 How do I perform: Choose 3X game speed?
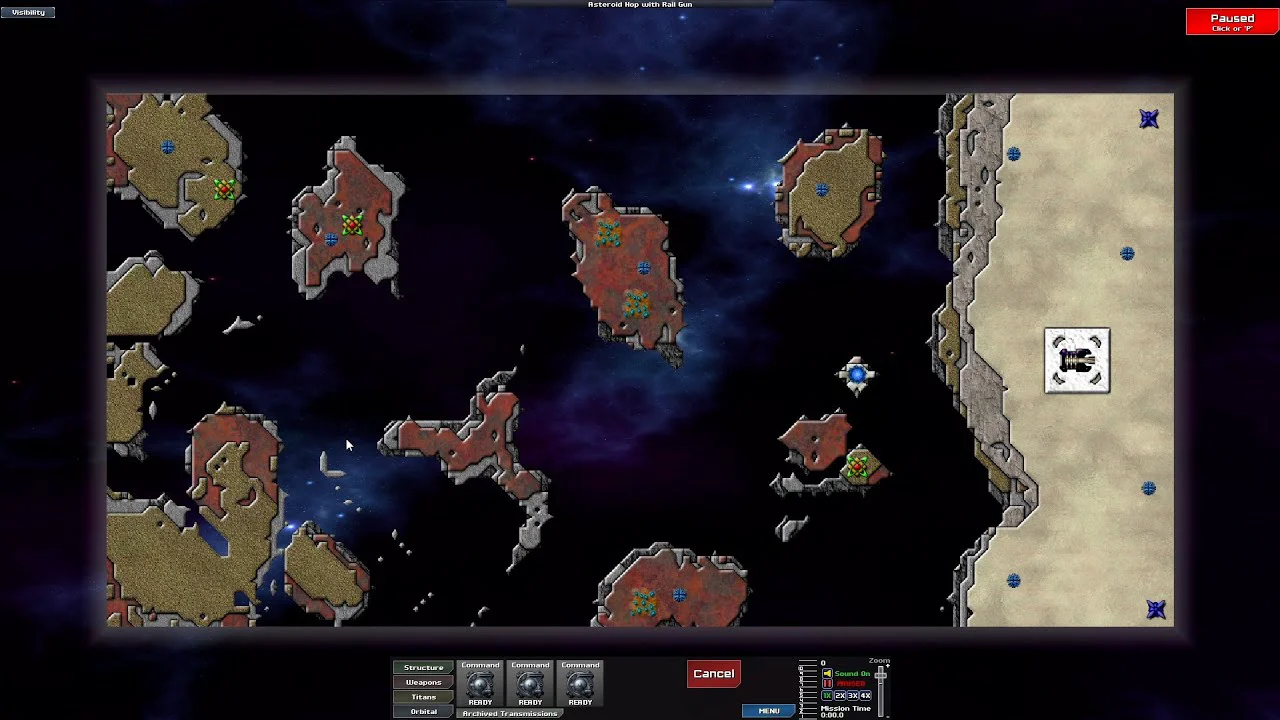click(853, 695)
